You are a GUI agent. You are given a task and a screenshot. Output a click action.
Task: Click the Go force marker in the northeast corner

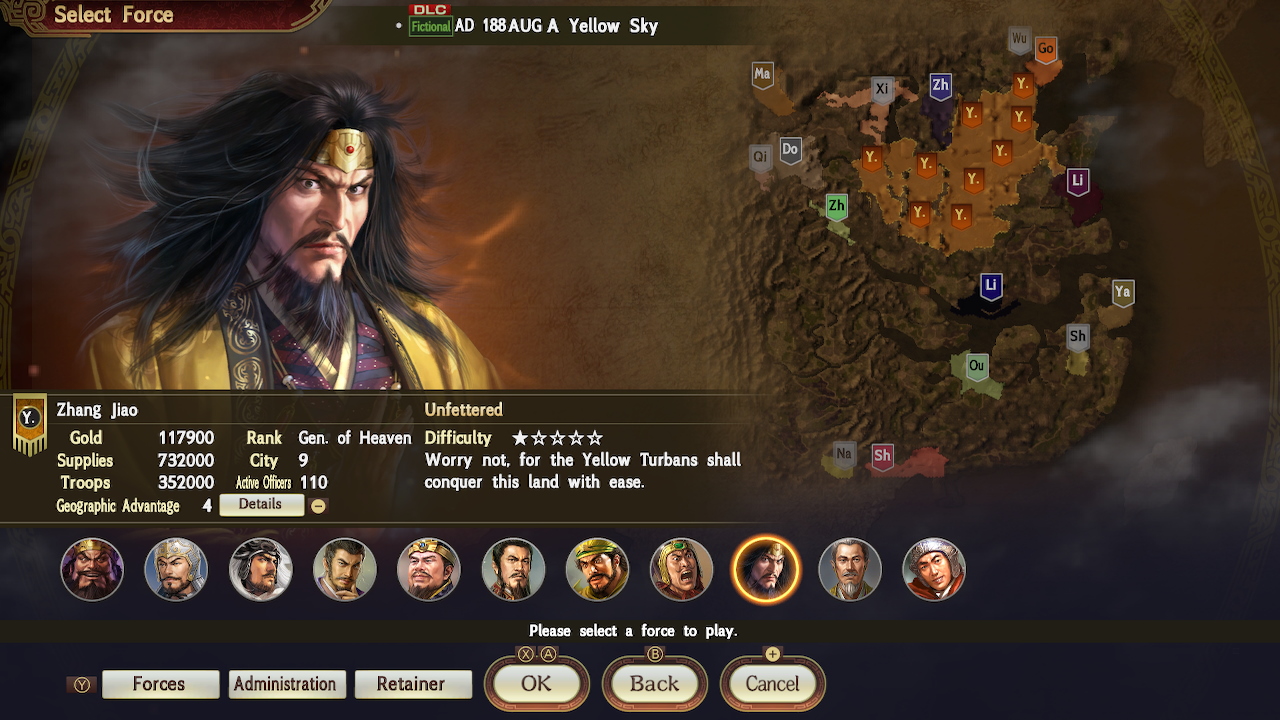coord(1044,49)
